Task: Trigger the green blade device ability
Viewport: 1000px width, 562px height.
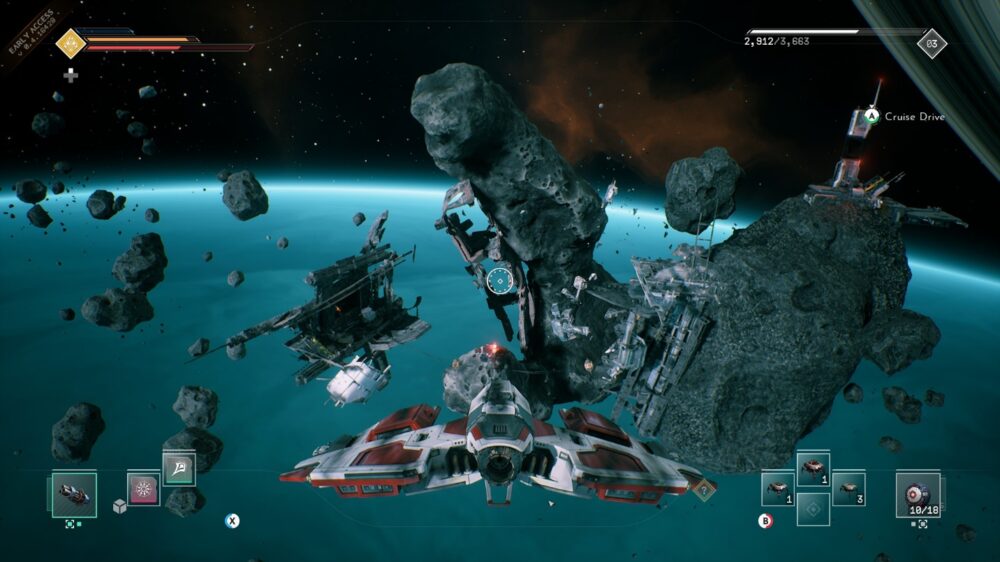Action: click(179, 468)
